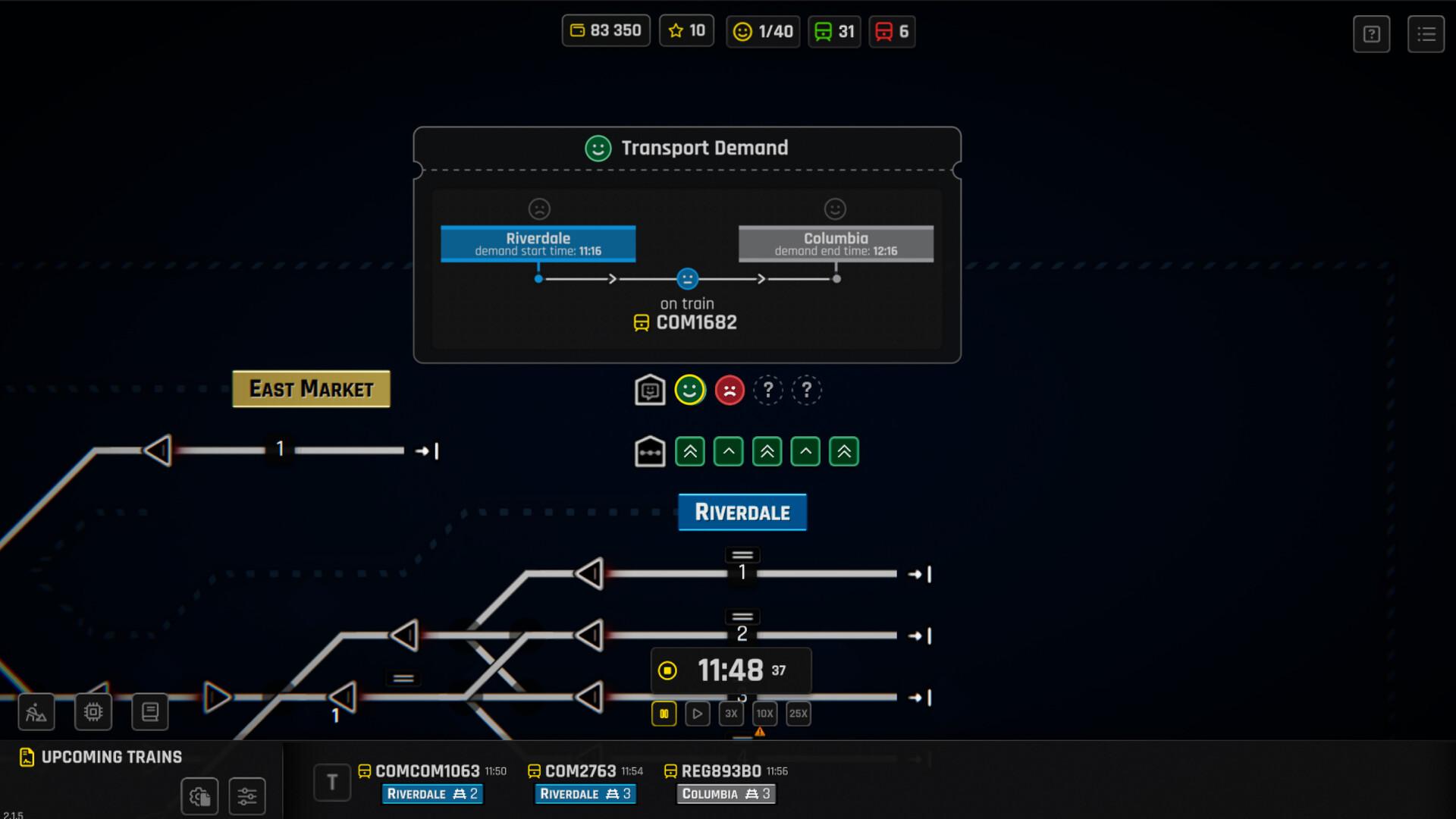Click the East Market station label
The image size is (1456, 819).
[x=311, y=388]
